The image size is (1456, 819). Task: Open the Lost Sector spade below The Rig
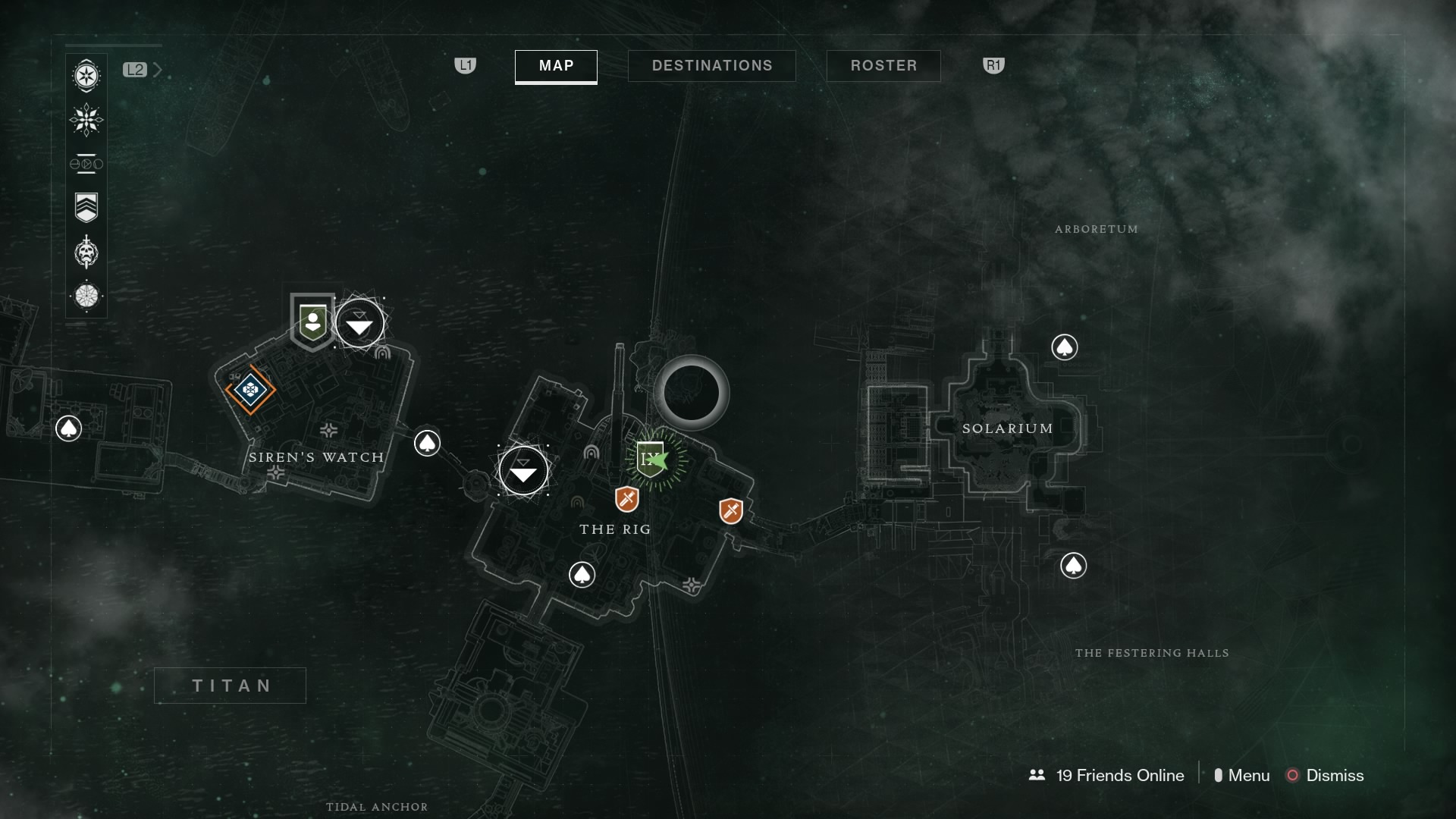tap(582, 574)
